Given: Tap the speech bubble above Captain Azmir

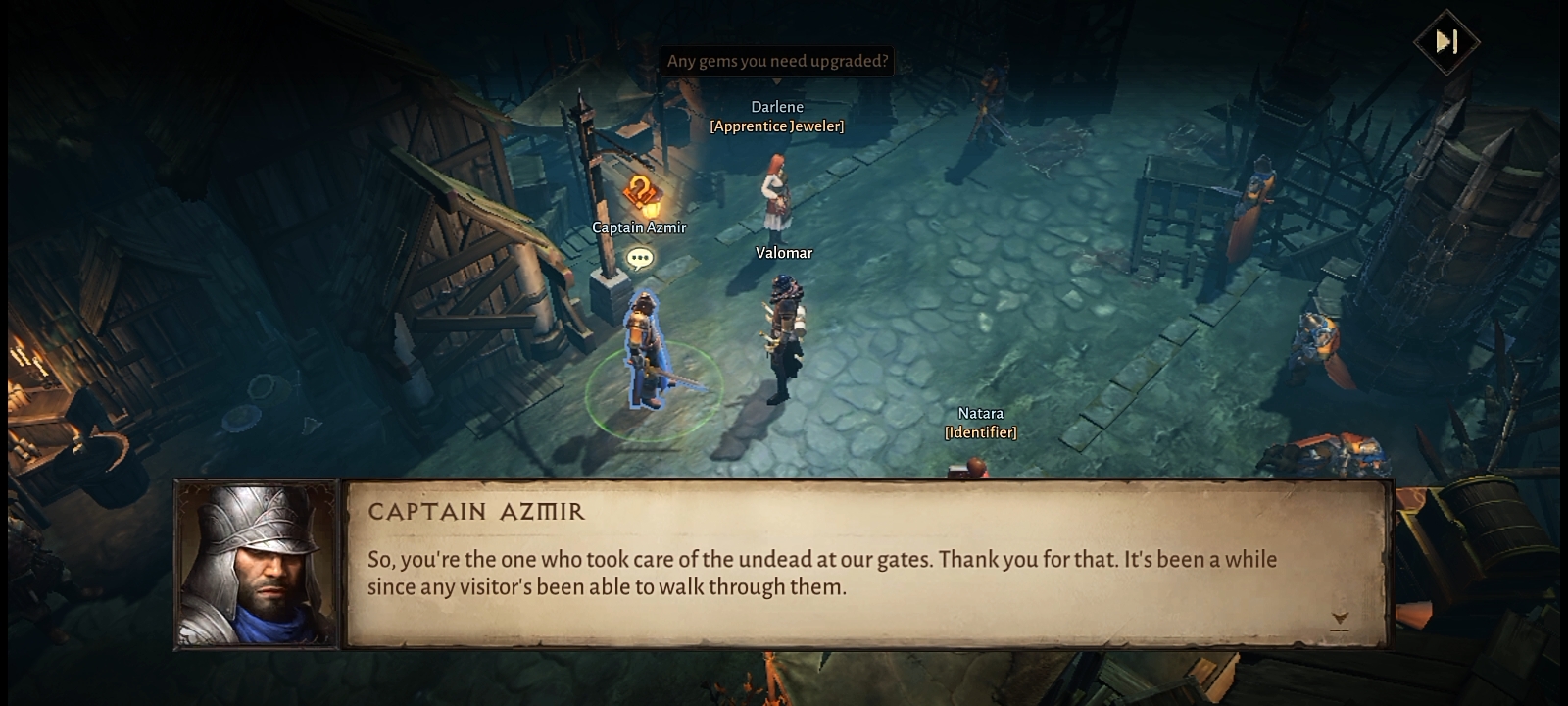Looking at the screenshot, I should click(640, 259).
